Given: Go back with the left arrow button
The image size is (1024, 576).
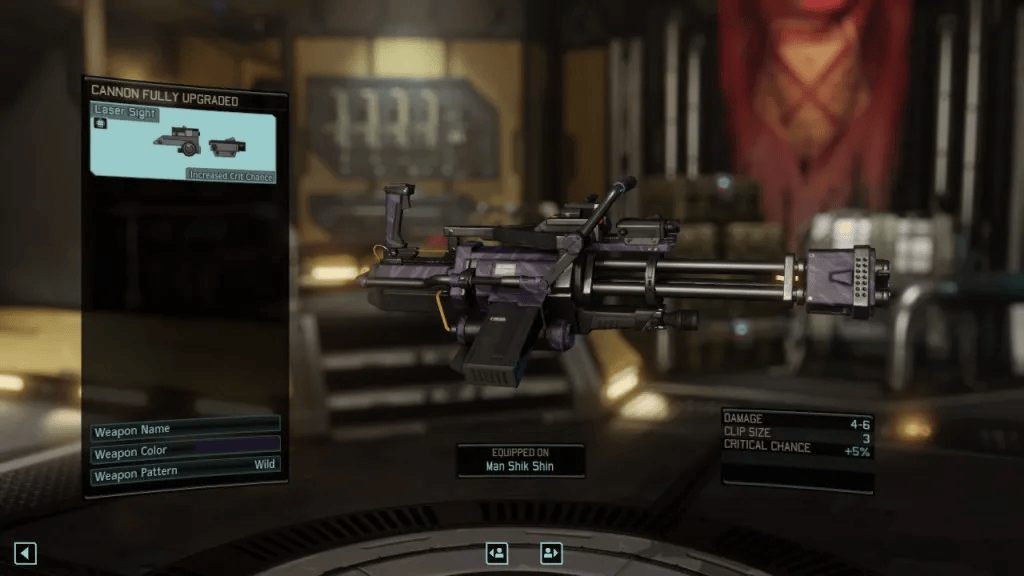Looking at the screenshot, I should coord(25,553).
